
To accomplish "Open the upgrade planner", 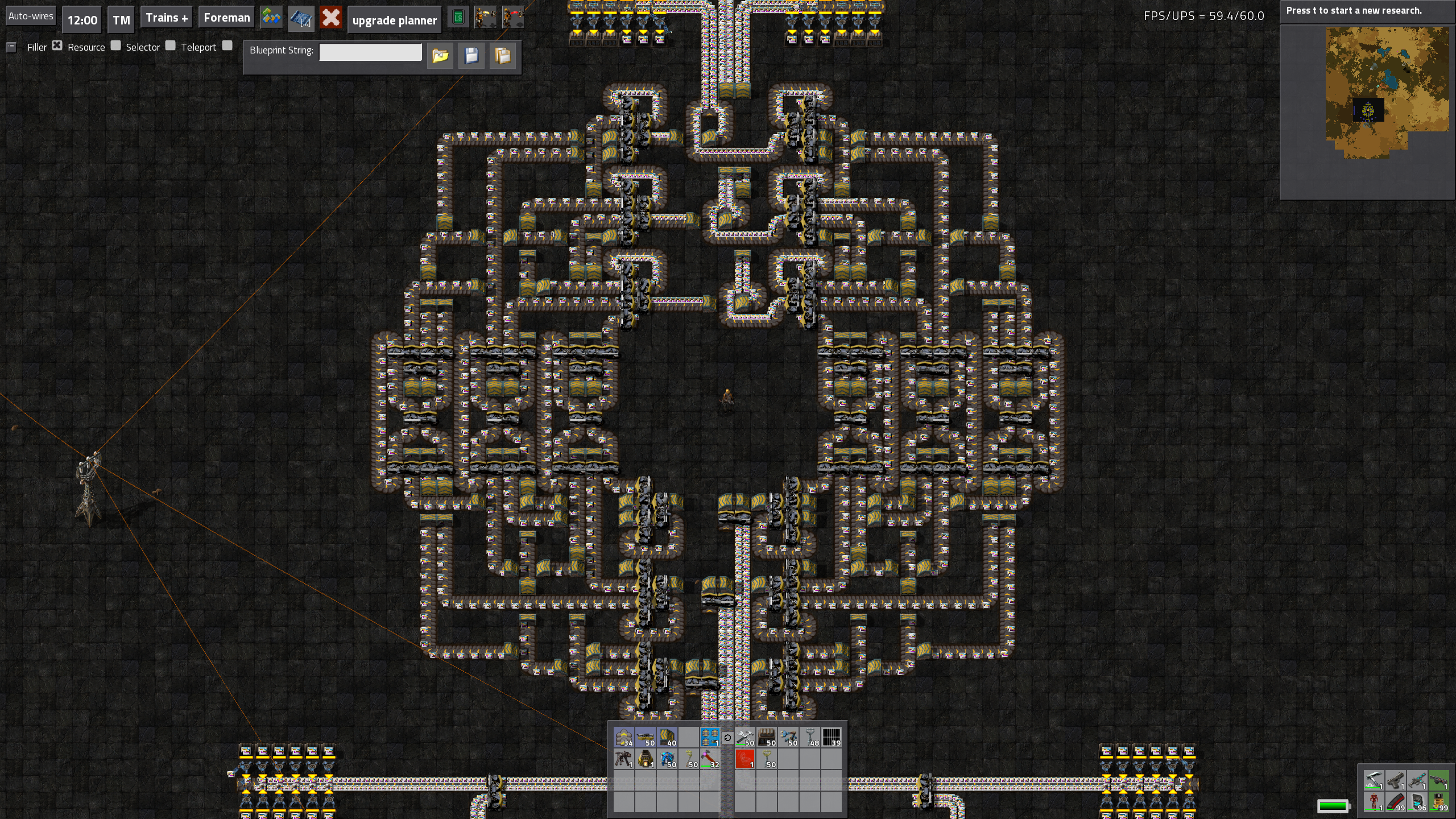I will coord(394,20).
